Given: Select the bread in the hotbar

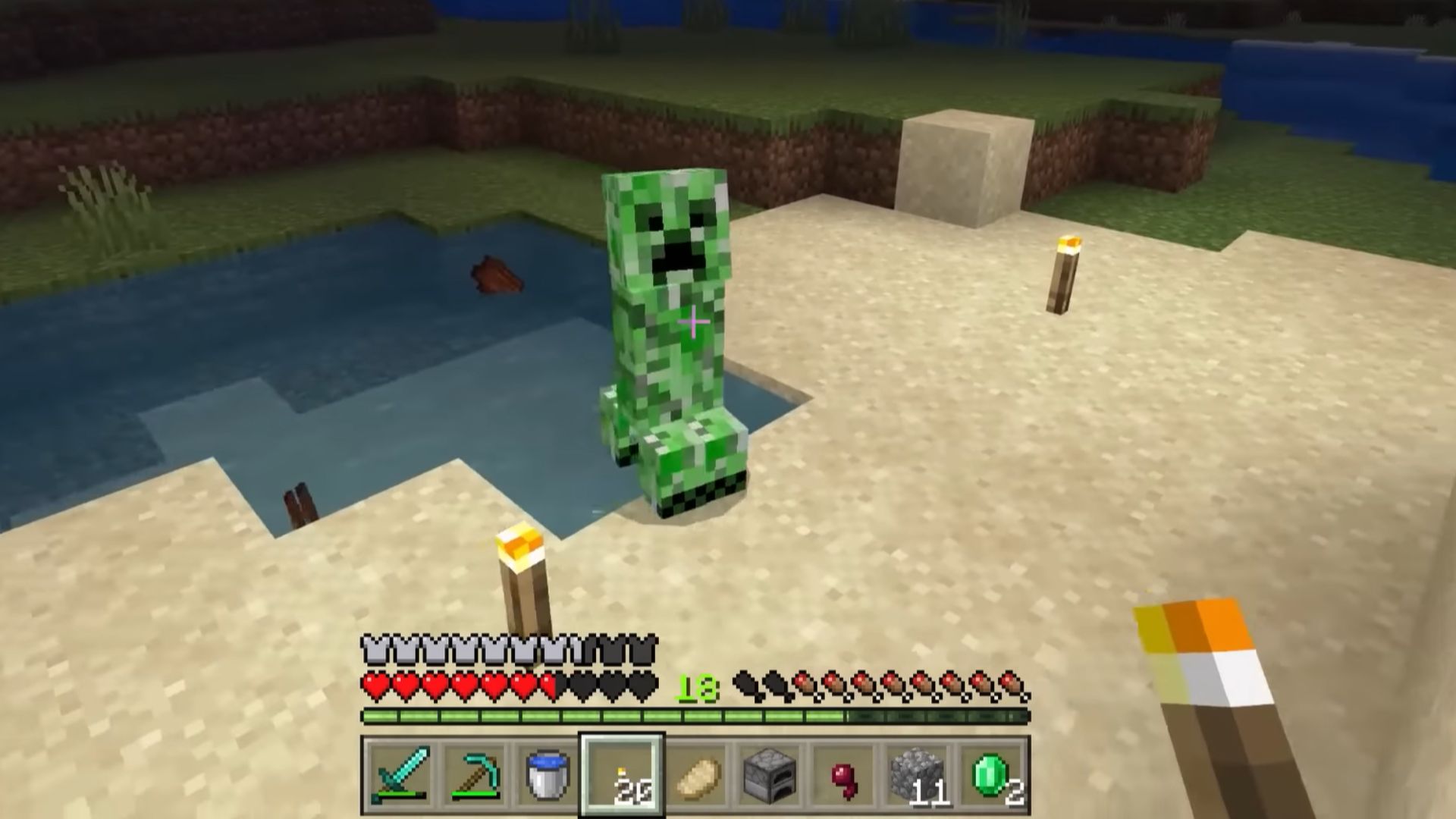Looking at the screenshot, I should pos(697,771).
